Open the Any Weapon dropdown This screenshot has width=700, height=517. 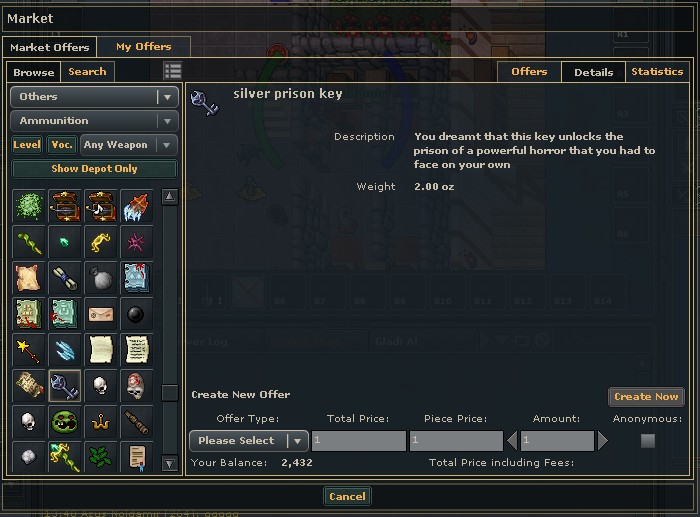pyautogui.click(x=129, y=145)
